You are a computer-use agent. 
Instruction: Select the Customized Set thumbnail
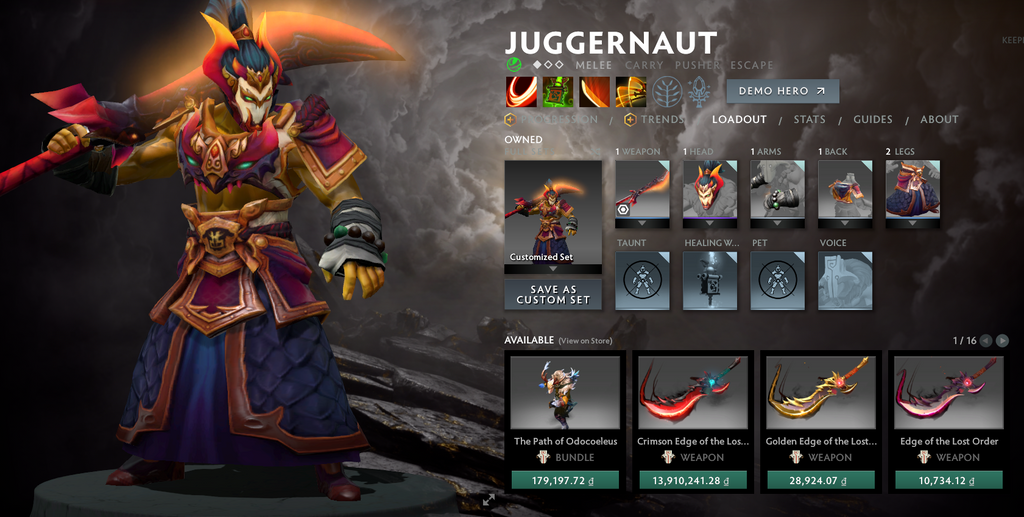pos(553,212)
